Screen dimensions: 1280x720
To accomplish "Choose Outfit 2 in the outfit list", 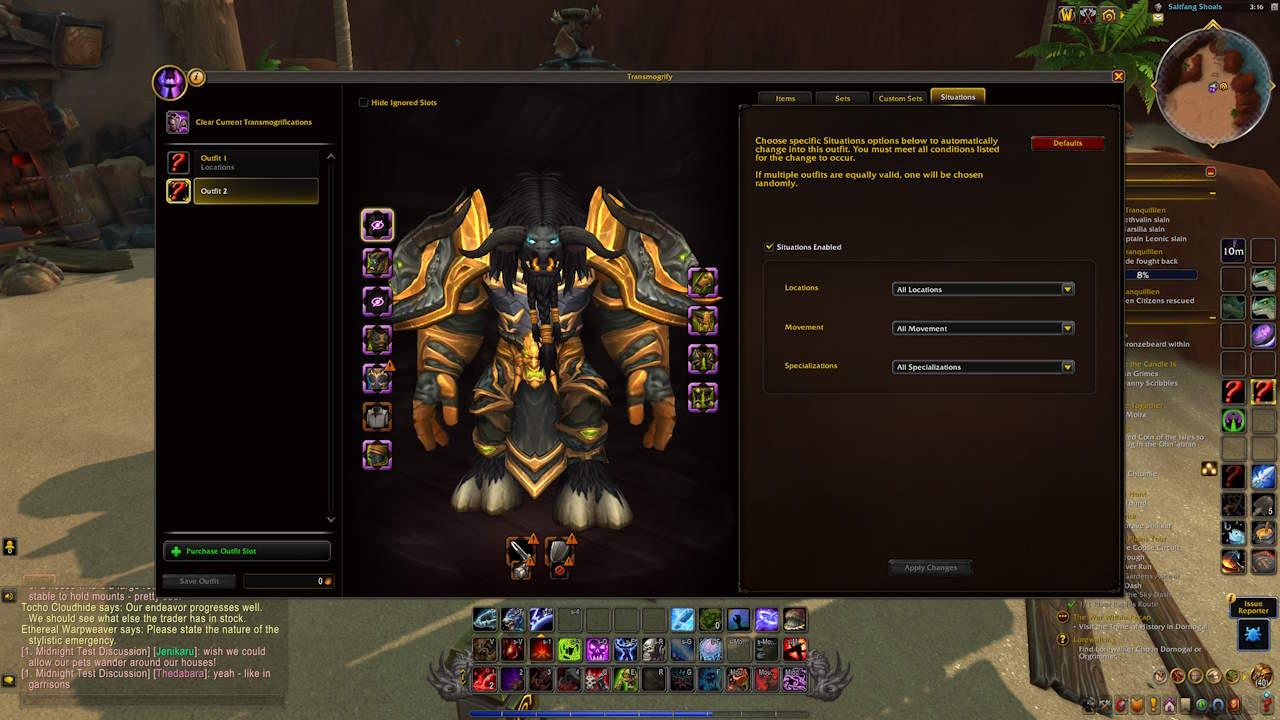I will pos(255,191).
